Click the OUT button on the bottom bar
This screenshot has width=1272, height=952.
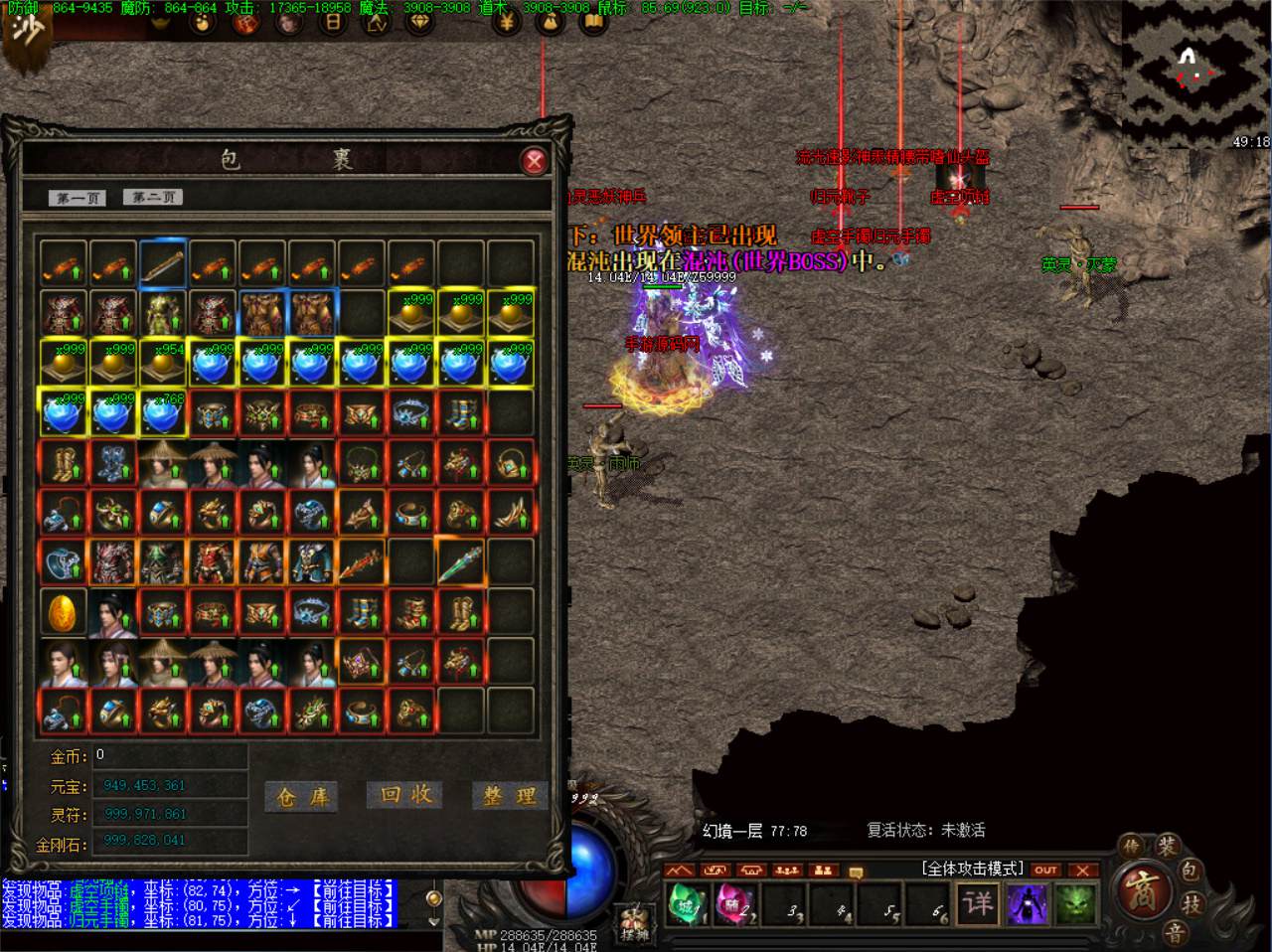tap(1045, 870)
